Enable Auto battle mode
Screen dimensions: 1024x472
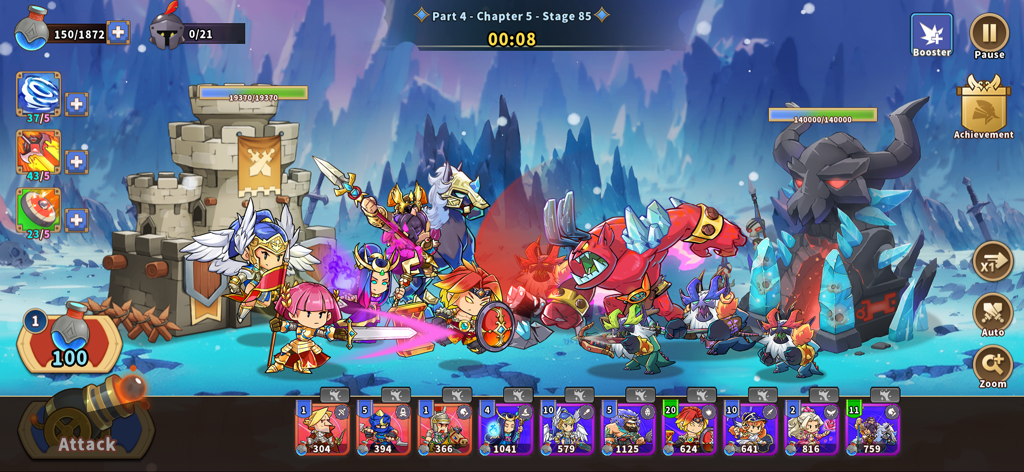pos(992,314)
